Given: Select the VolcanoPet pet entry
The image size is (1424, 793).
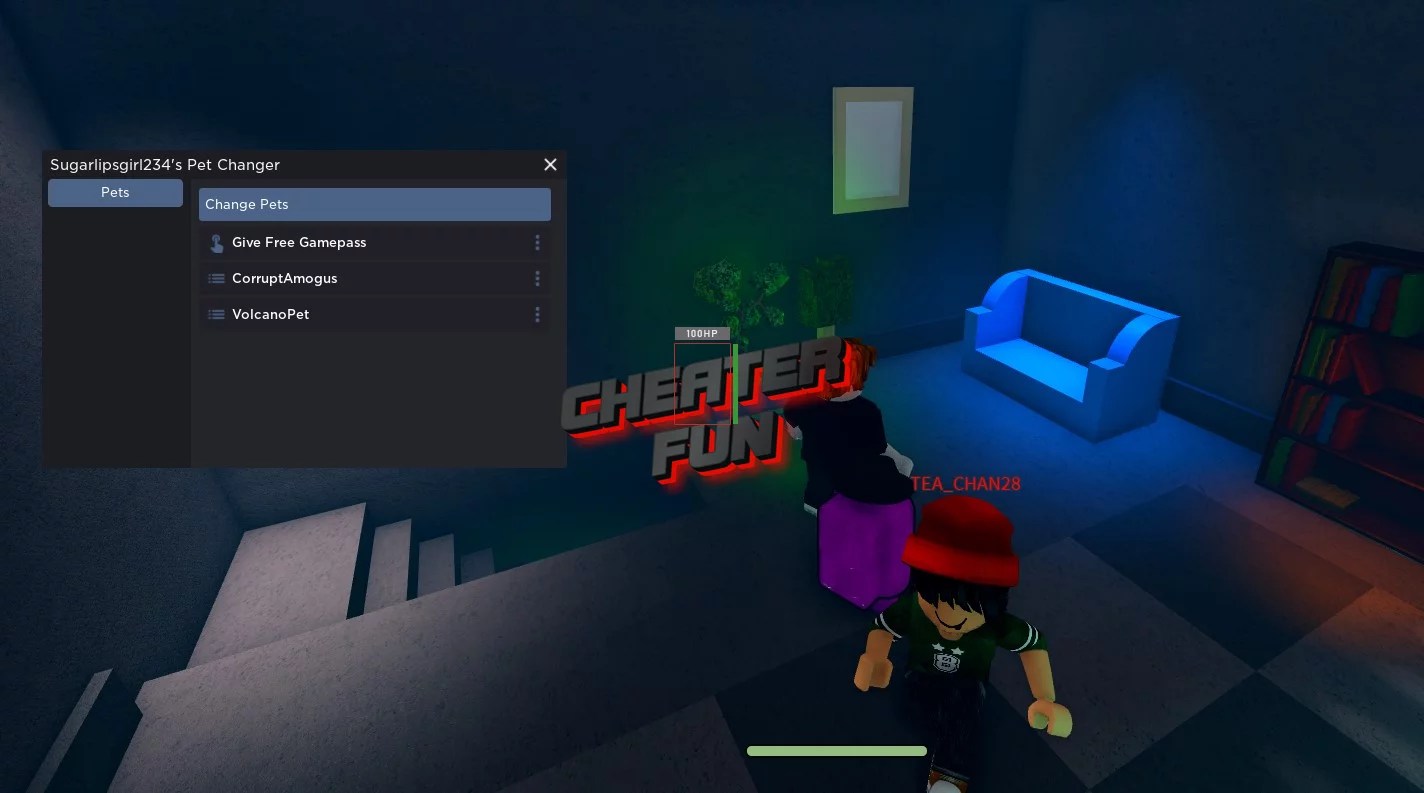Looking at the screenshot, I should point(270,314).
